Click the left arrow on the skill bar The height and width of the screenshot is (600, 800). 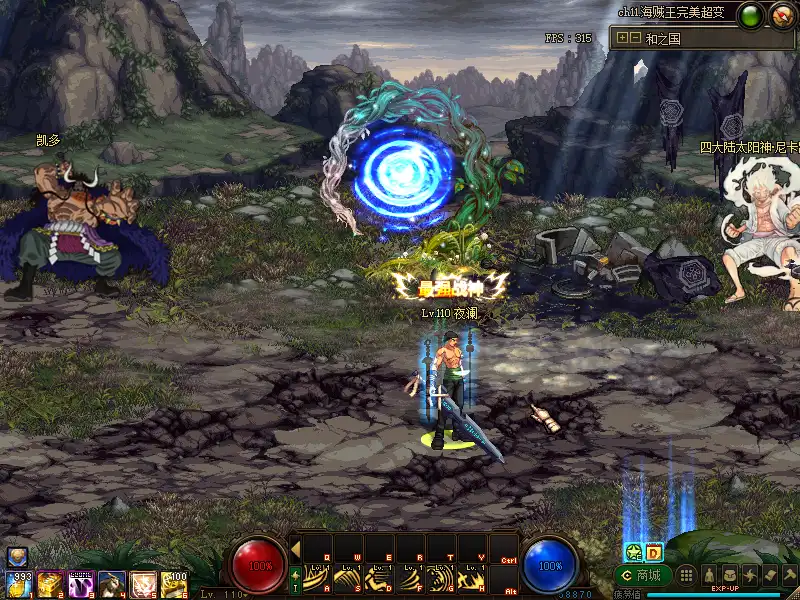296,548
